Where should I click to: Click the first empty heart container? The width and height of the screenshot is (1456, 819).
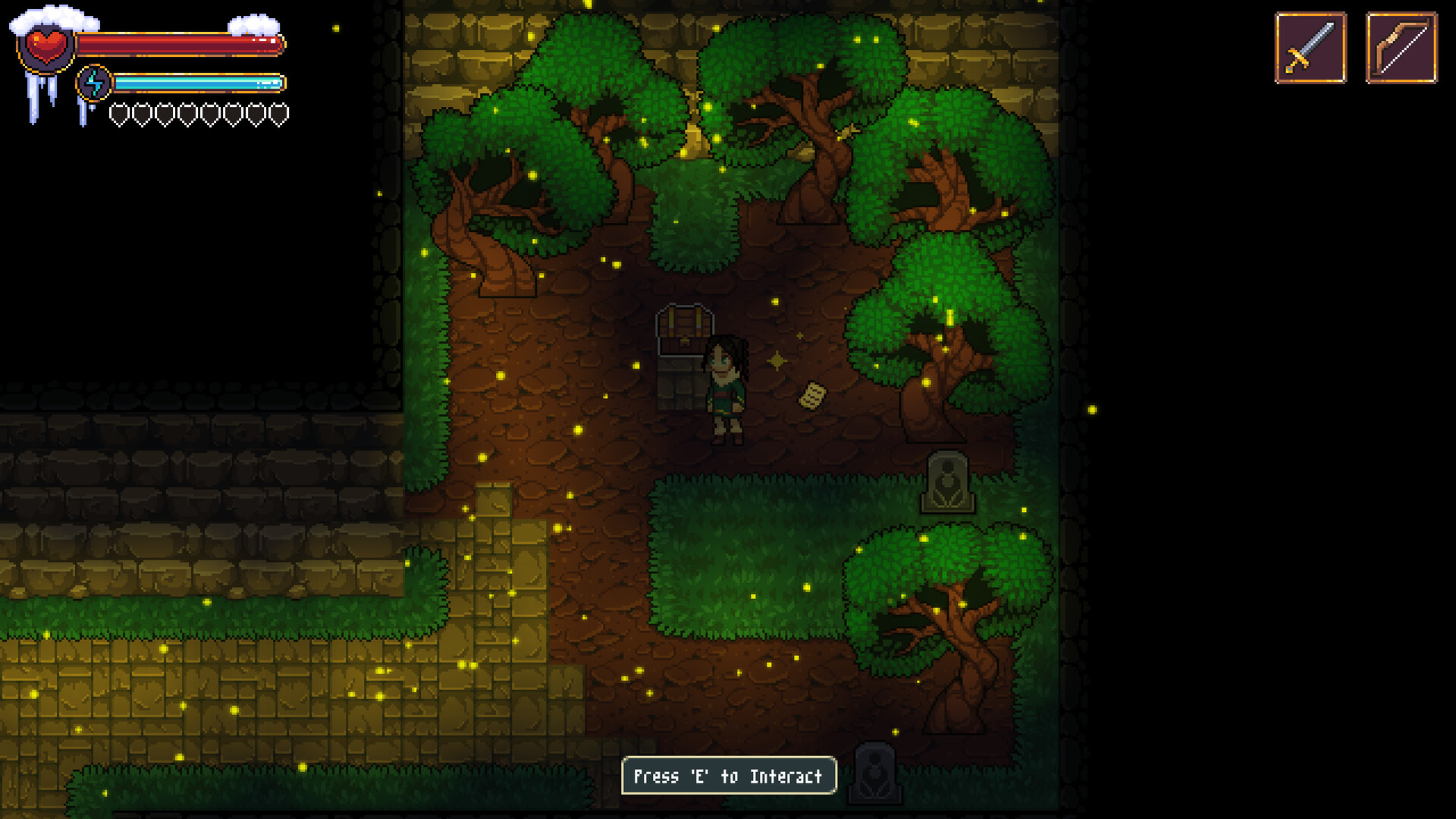pos(118,114)
